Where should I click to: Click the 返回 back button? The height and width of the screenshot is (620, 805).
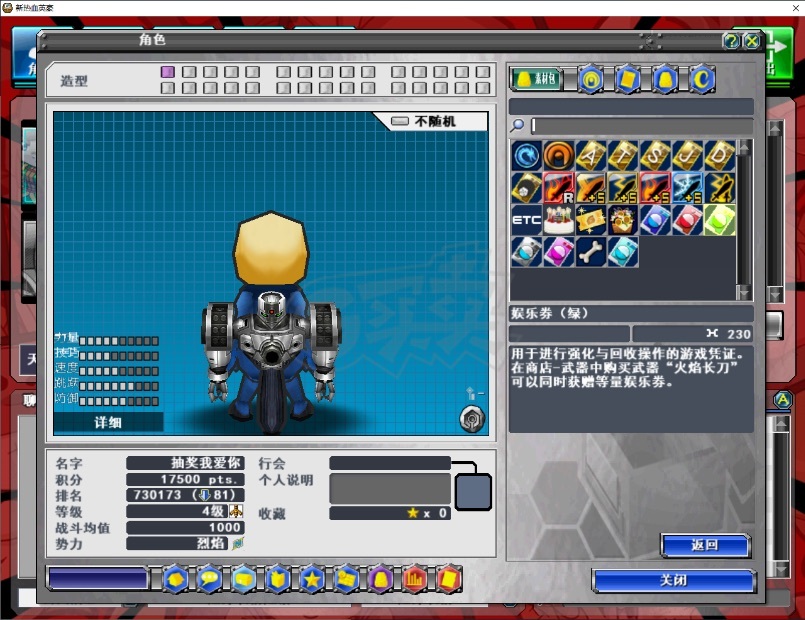(704, 545)
